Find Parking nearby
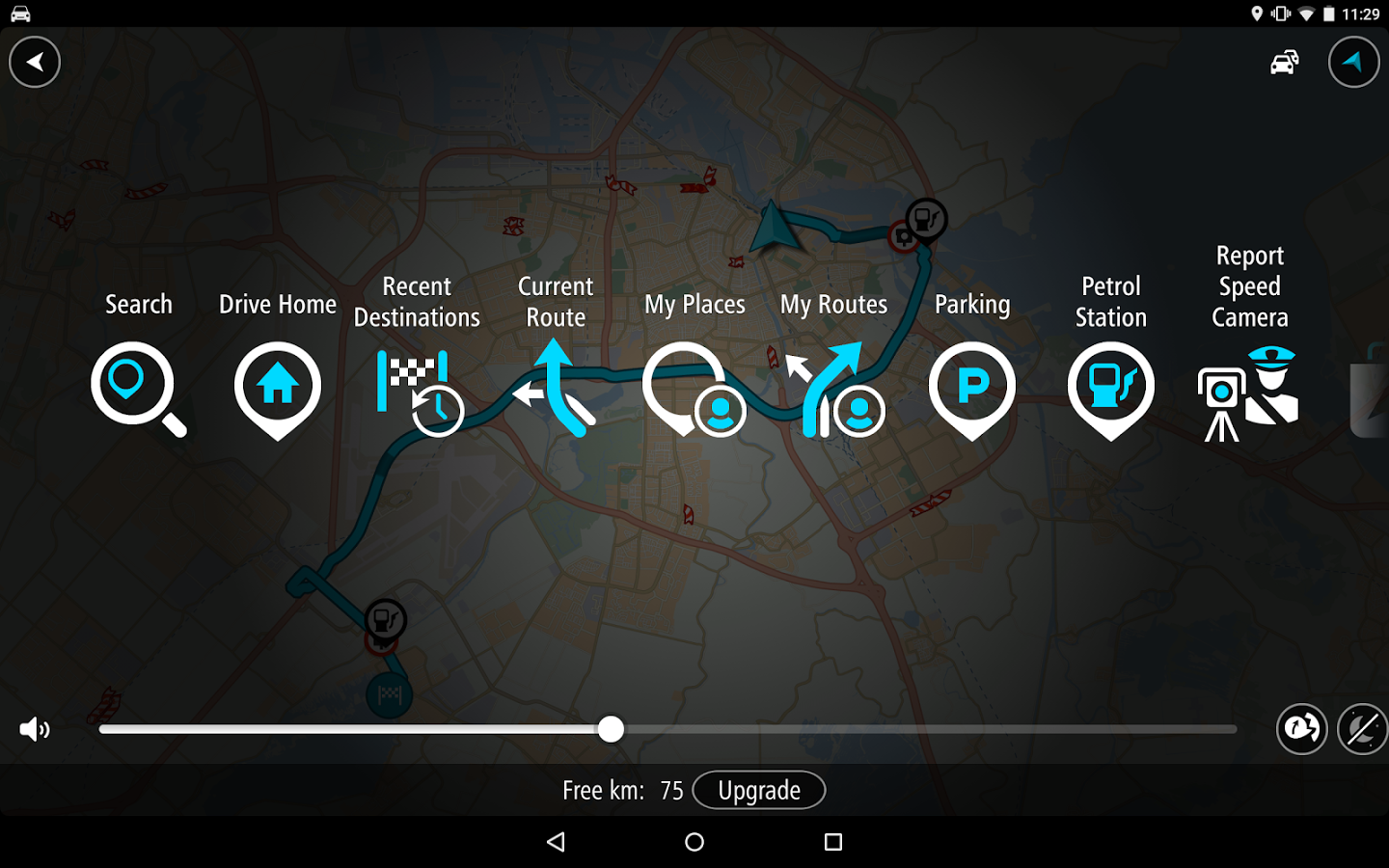This screenshot has height=868, width=1389. pyautogui.click(x=972, y=389)
